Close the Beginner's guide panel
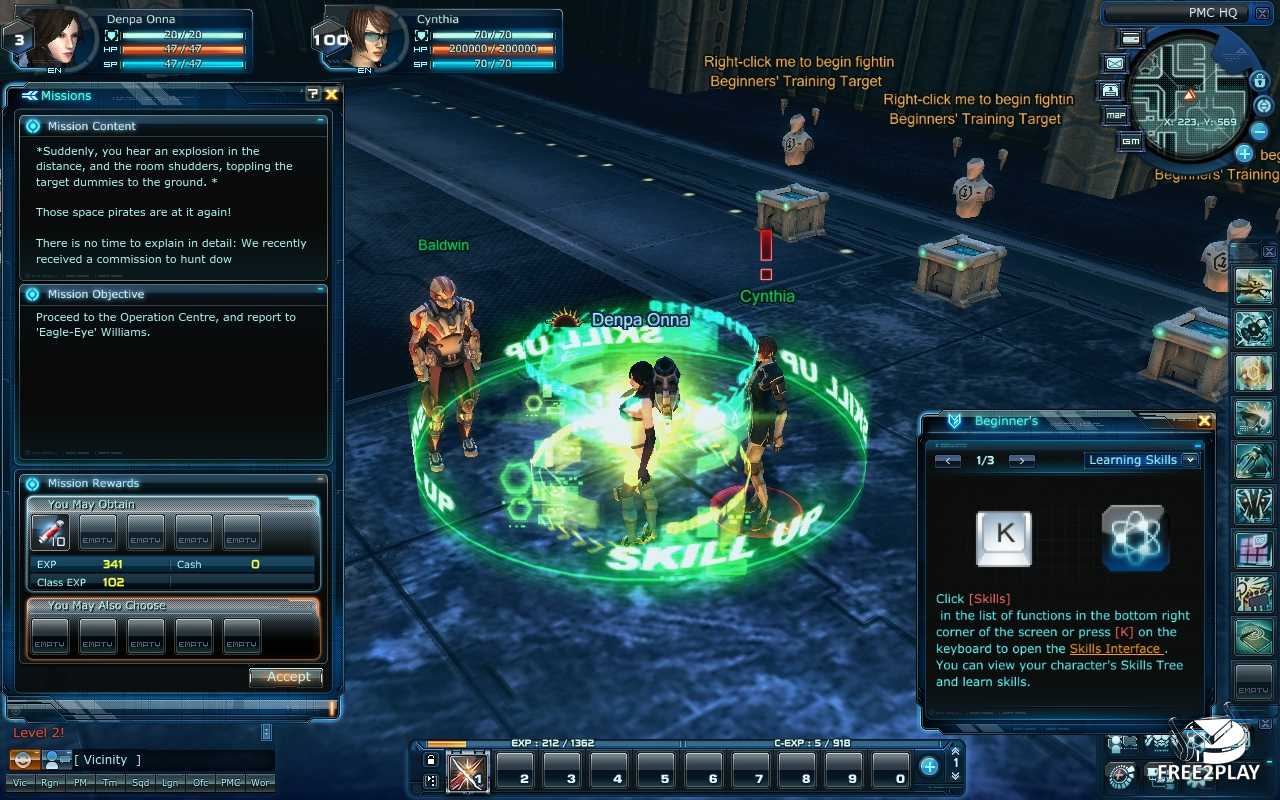 [1204, 421]
